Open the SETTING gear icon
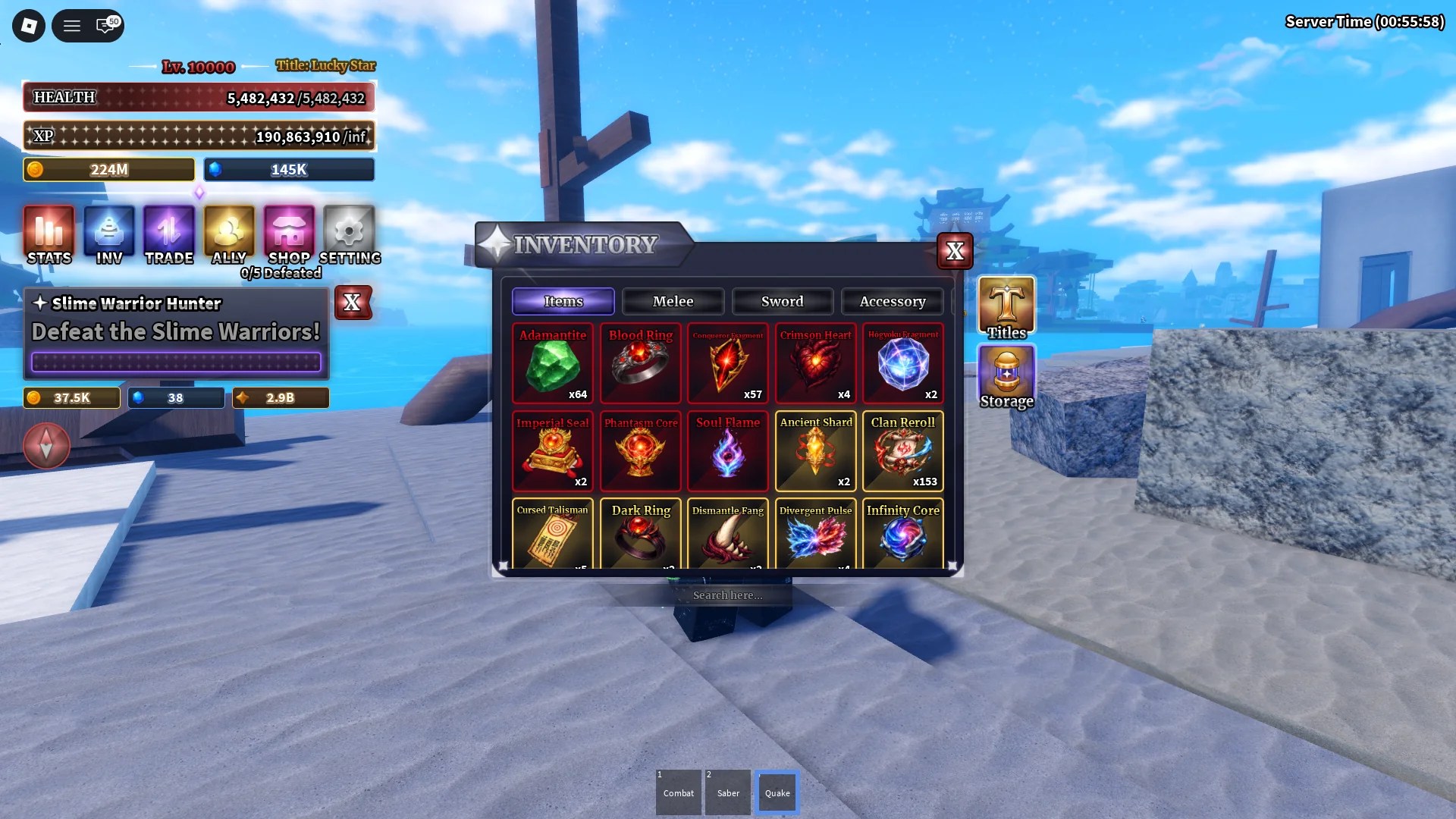Screen dimensions: 1456x819 [x=348, y=231]
